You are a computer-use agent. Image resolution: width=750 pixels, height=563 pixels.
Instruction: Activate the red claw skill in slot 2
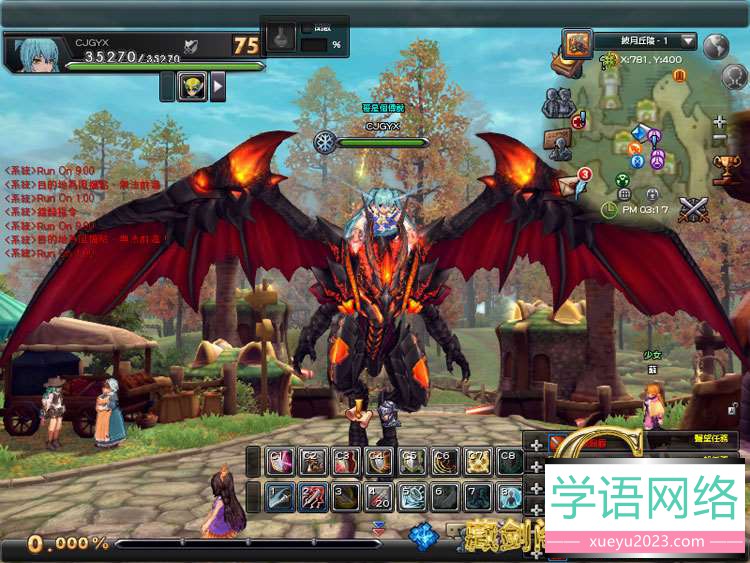click(x=313, y=497)
